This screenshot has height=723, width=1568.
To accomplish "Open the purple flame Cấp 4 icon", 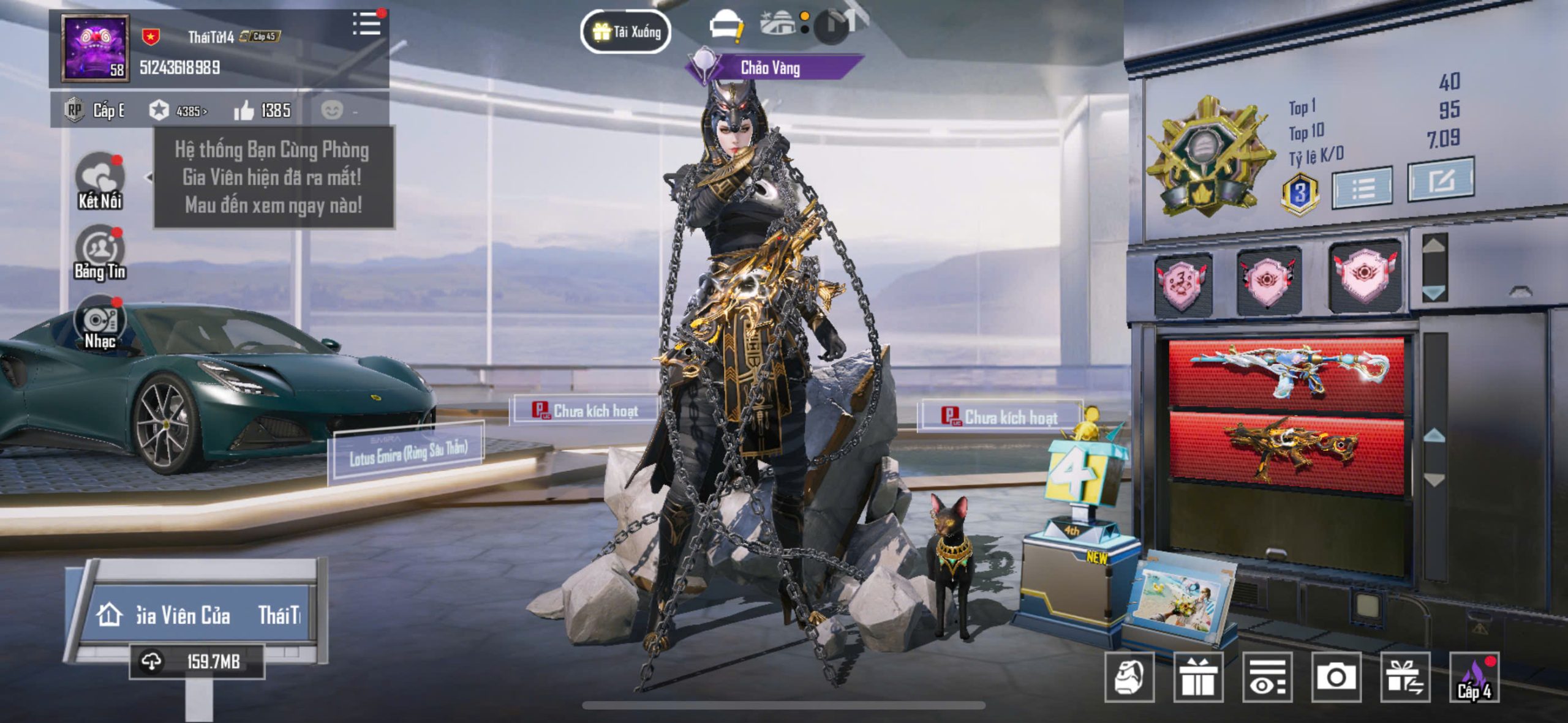I will pos(1474,677).
